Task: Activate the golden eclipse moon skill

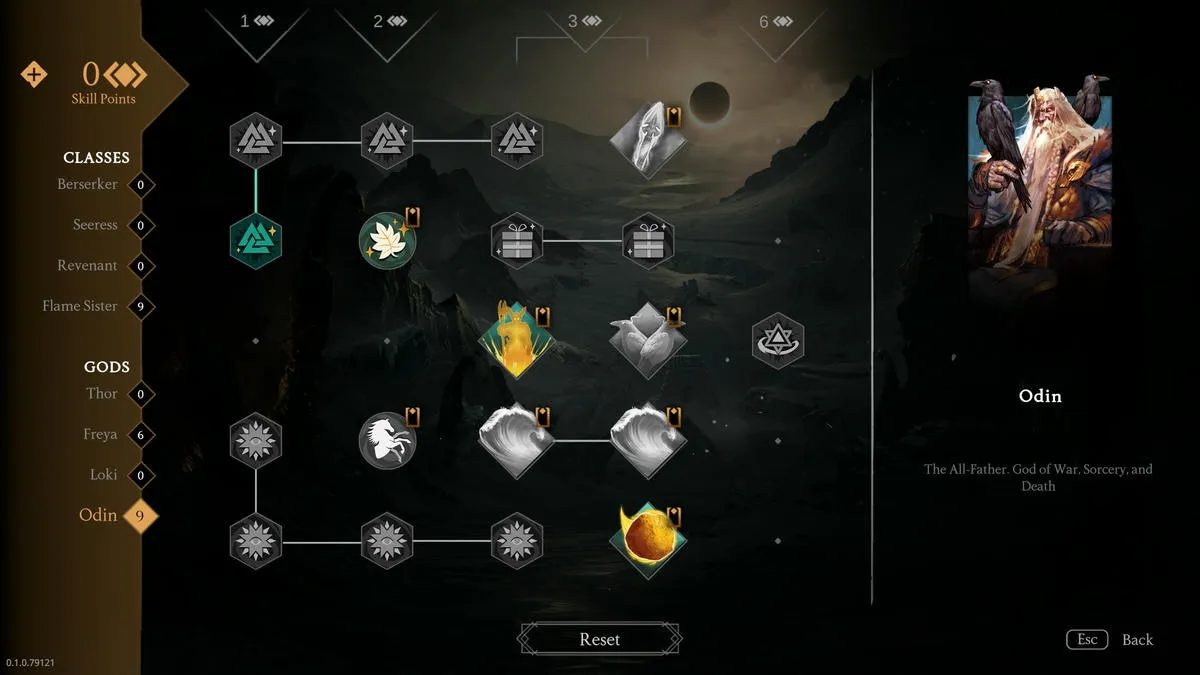Action: [647, 541]
